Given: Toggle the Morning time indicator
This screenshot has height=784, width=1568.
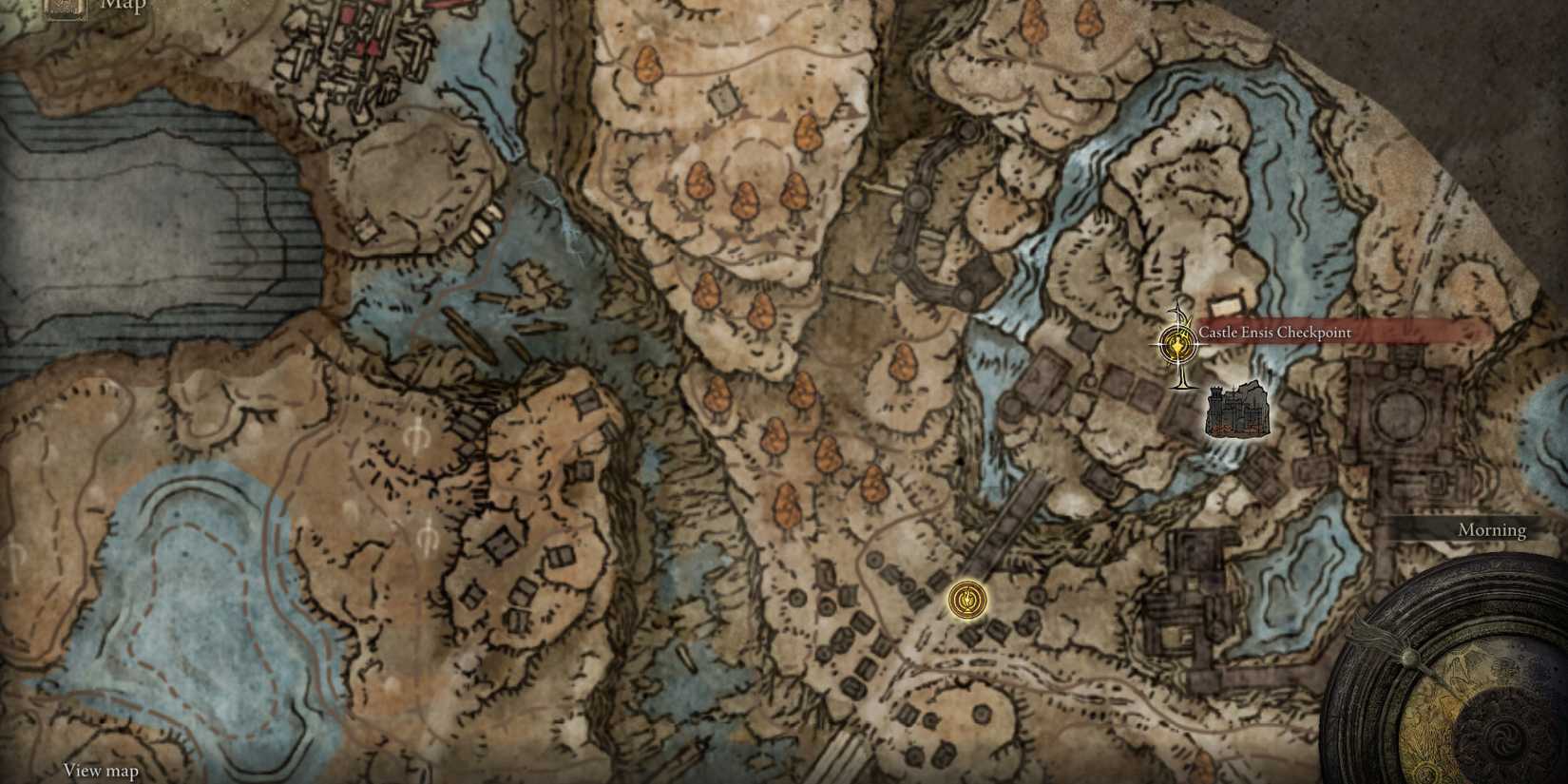Looking at the screenshot, I should (1492, 529).
